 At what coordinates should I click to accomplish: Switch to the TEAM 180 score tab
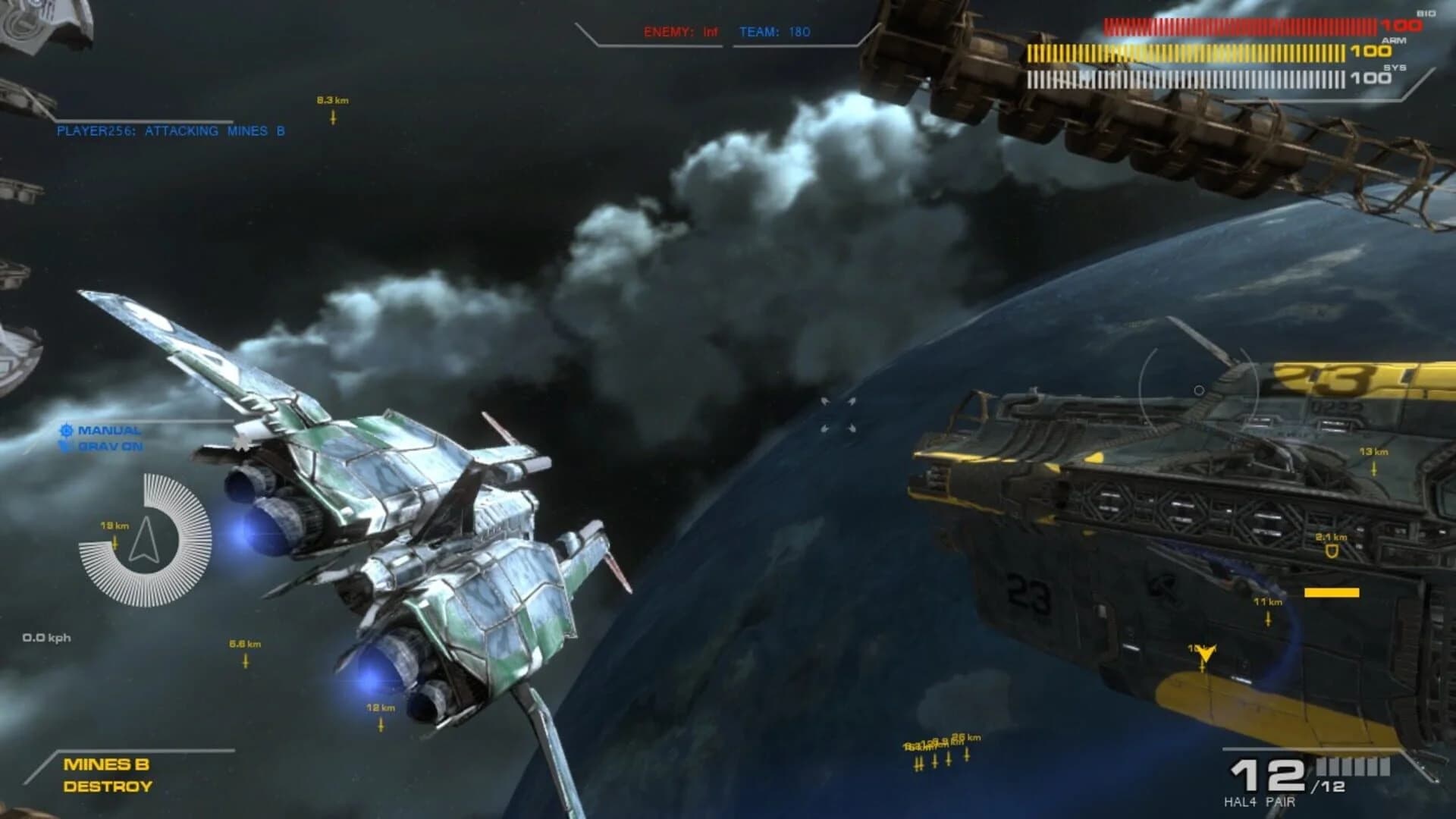tap(773, 32)
